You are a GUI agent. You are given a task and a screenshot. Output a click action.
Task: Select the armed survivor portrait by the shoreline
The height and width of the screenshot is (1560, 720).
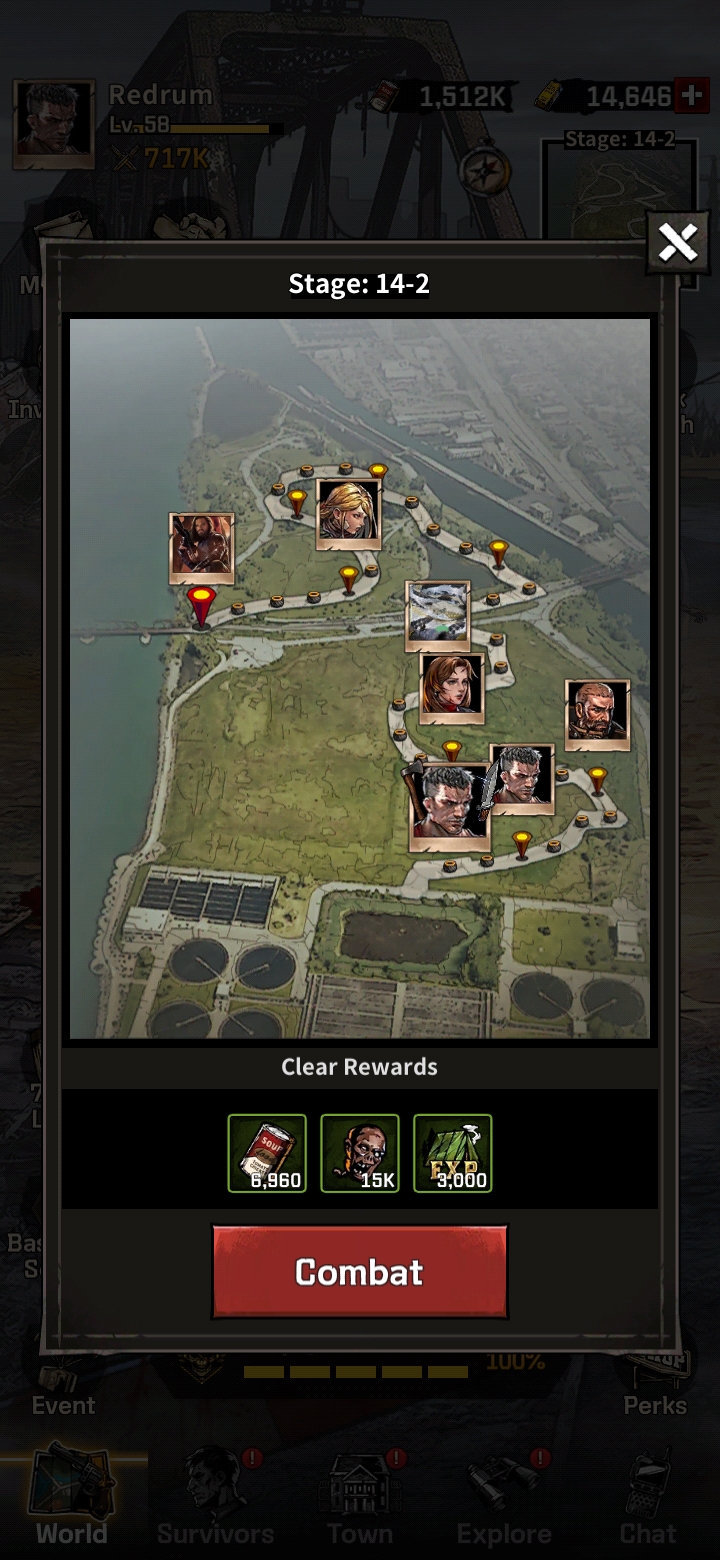click(201, 547)
